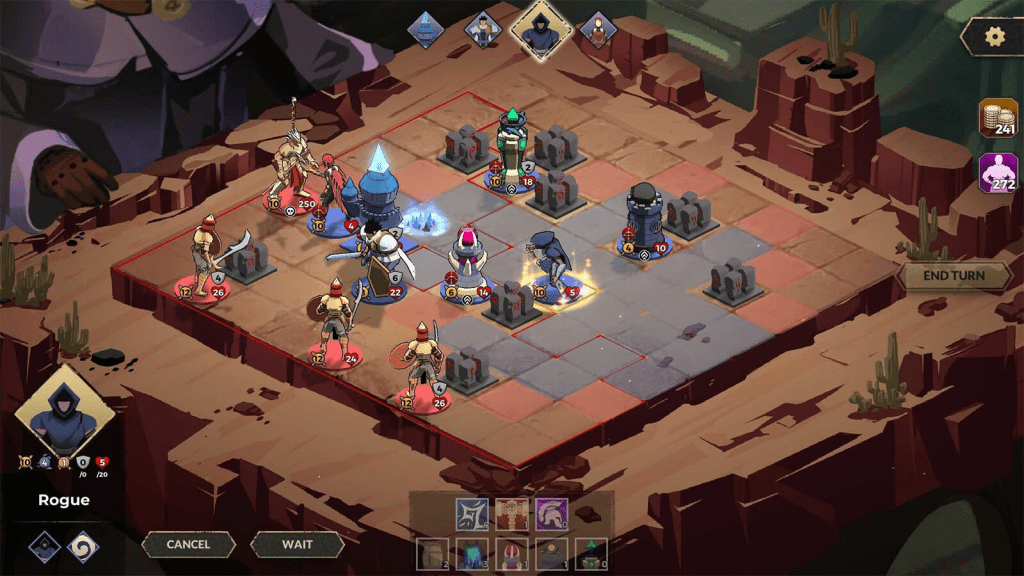This screenshot has width=1024, height=576.
Task: Select the Rogue portrait in the turn order
Action: pyautogui.click(x=541, y=30)
